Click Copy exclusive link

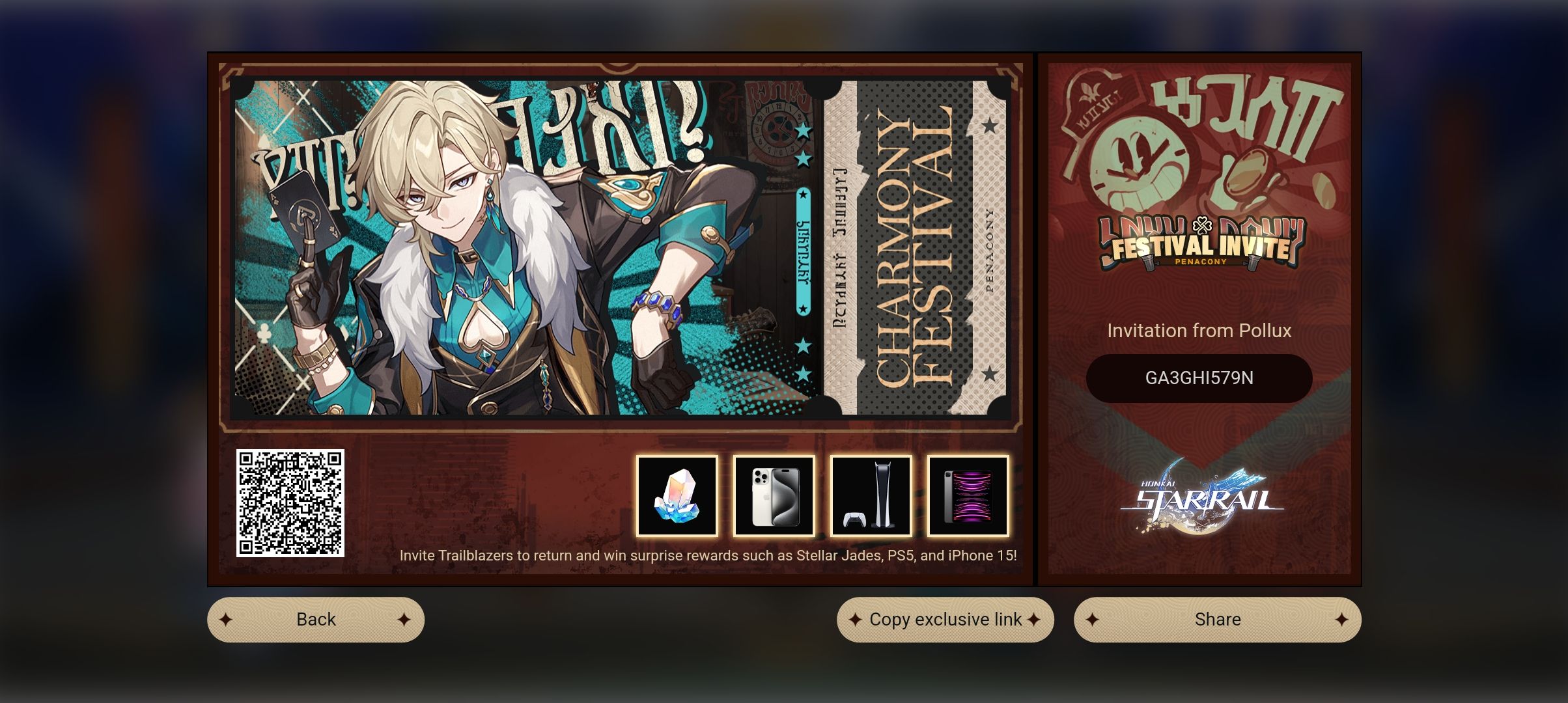pos(944,619)
